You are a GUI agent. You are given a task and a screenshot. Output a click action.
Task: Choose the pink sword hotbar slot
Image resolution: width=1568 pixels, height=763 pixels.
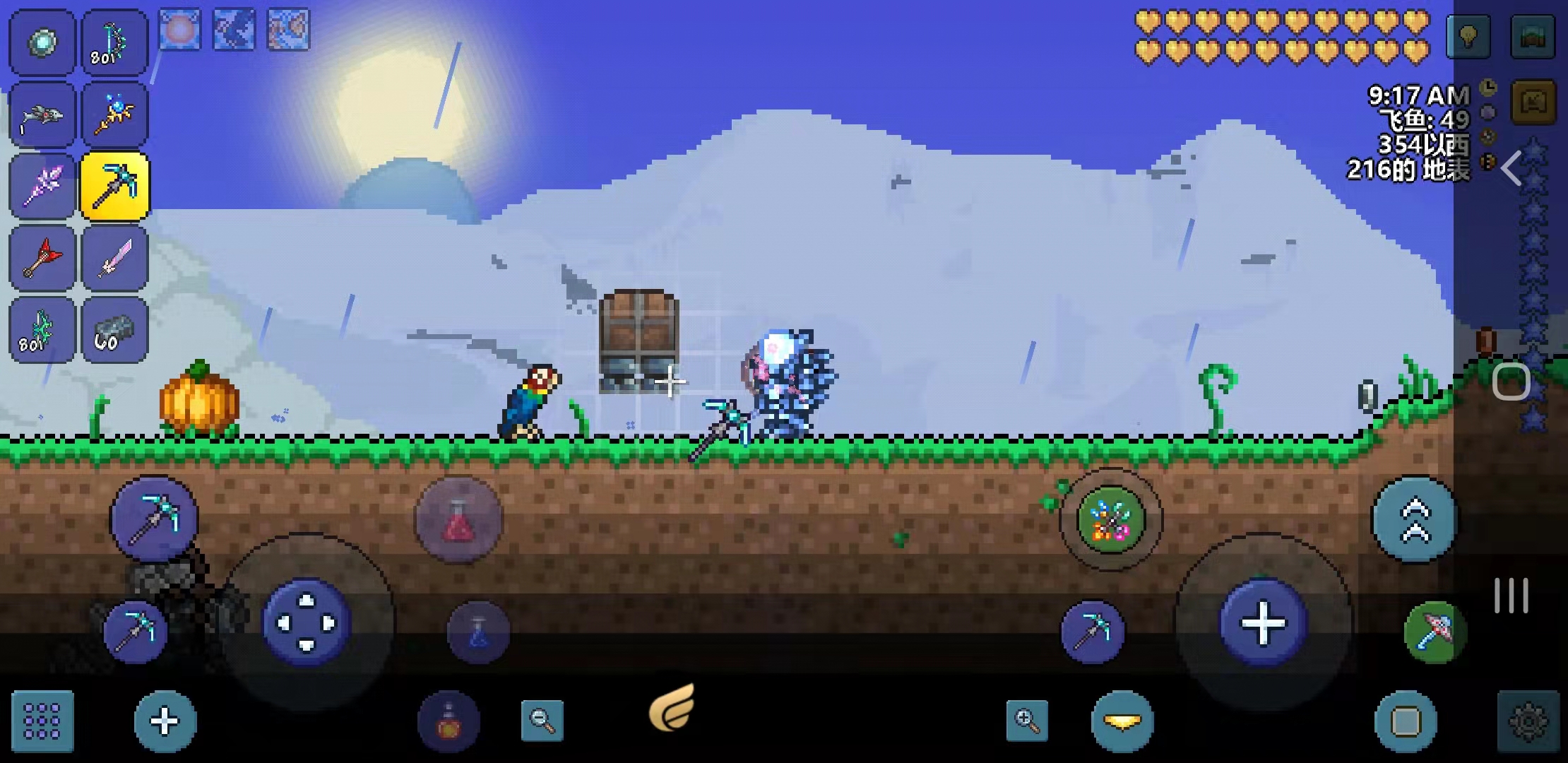[114, 259]
